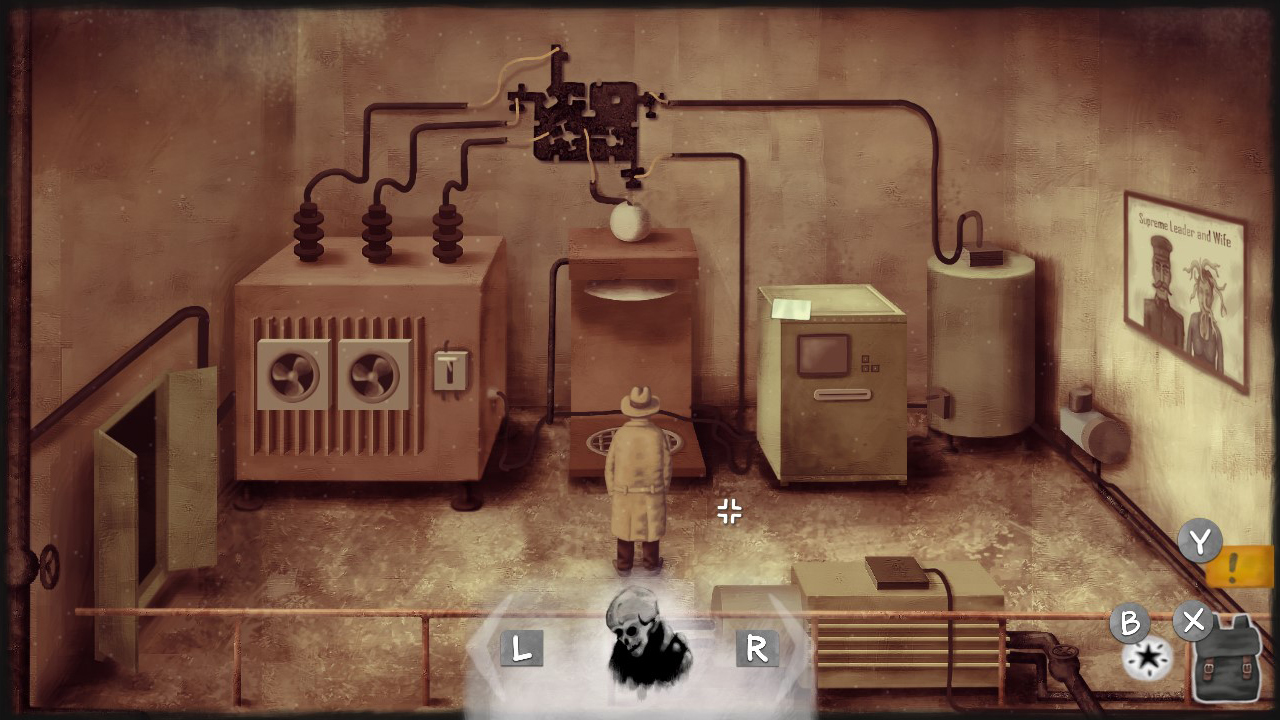This screenshot has width=1280, height=720.
Task: Select the detective character in the trench coat
Action: coord(638,475)
